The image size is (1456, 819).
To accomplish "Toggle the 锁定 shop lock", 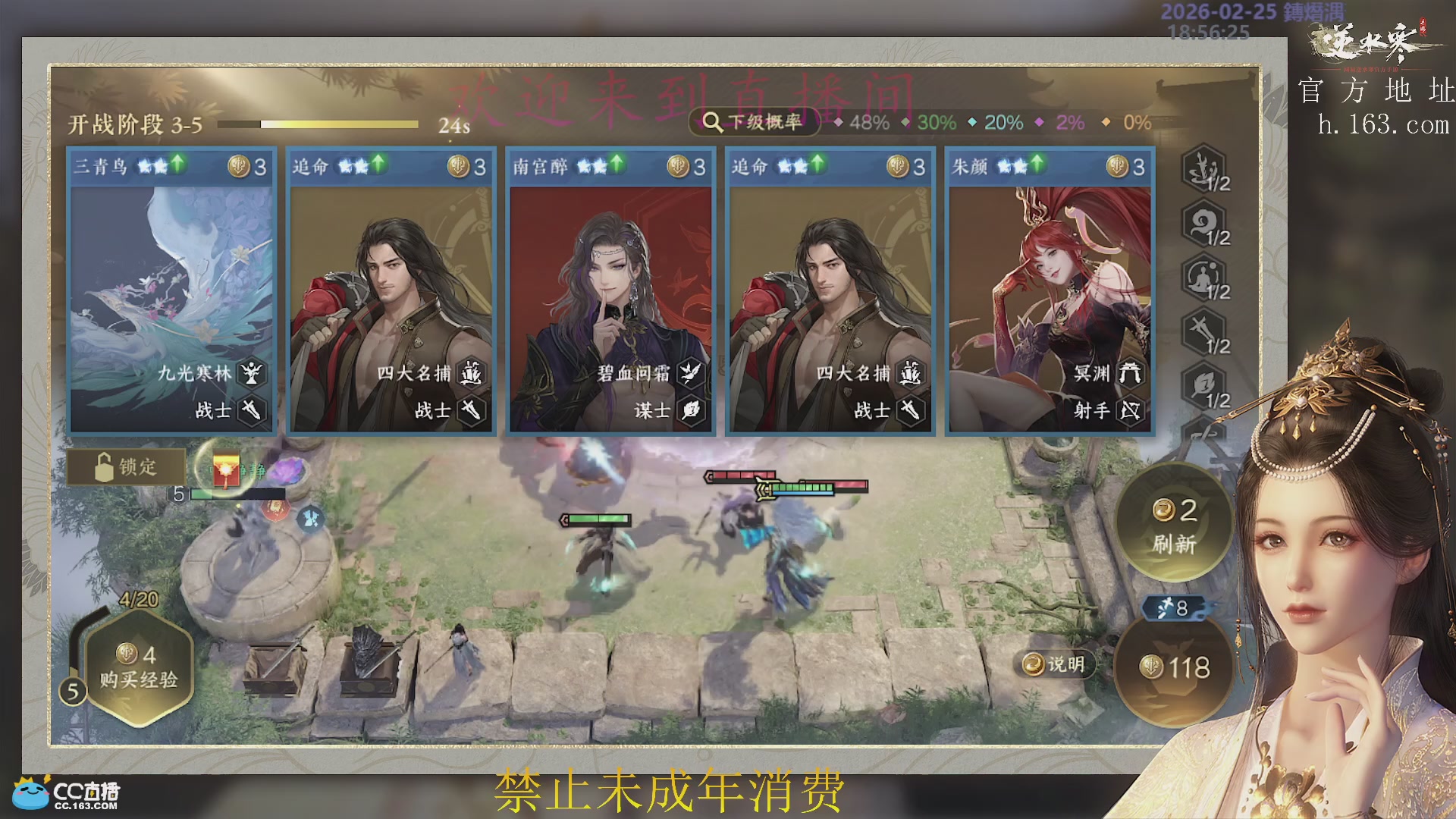I will point(127,468).
